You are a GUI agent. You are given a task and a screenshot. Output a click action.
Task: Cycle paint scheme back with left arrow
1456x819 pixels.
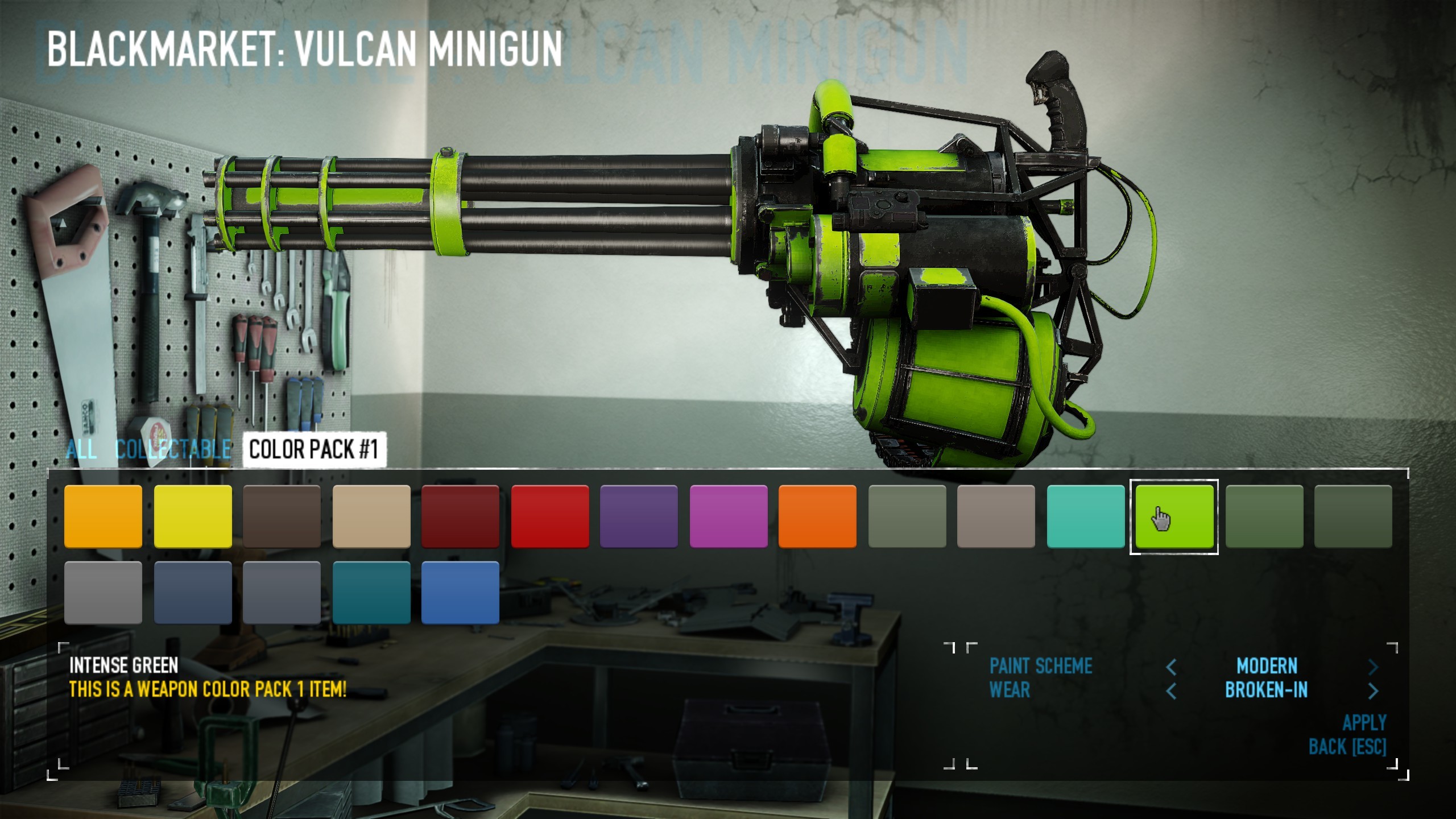(x=1173, y=667)
